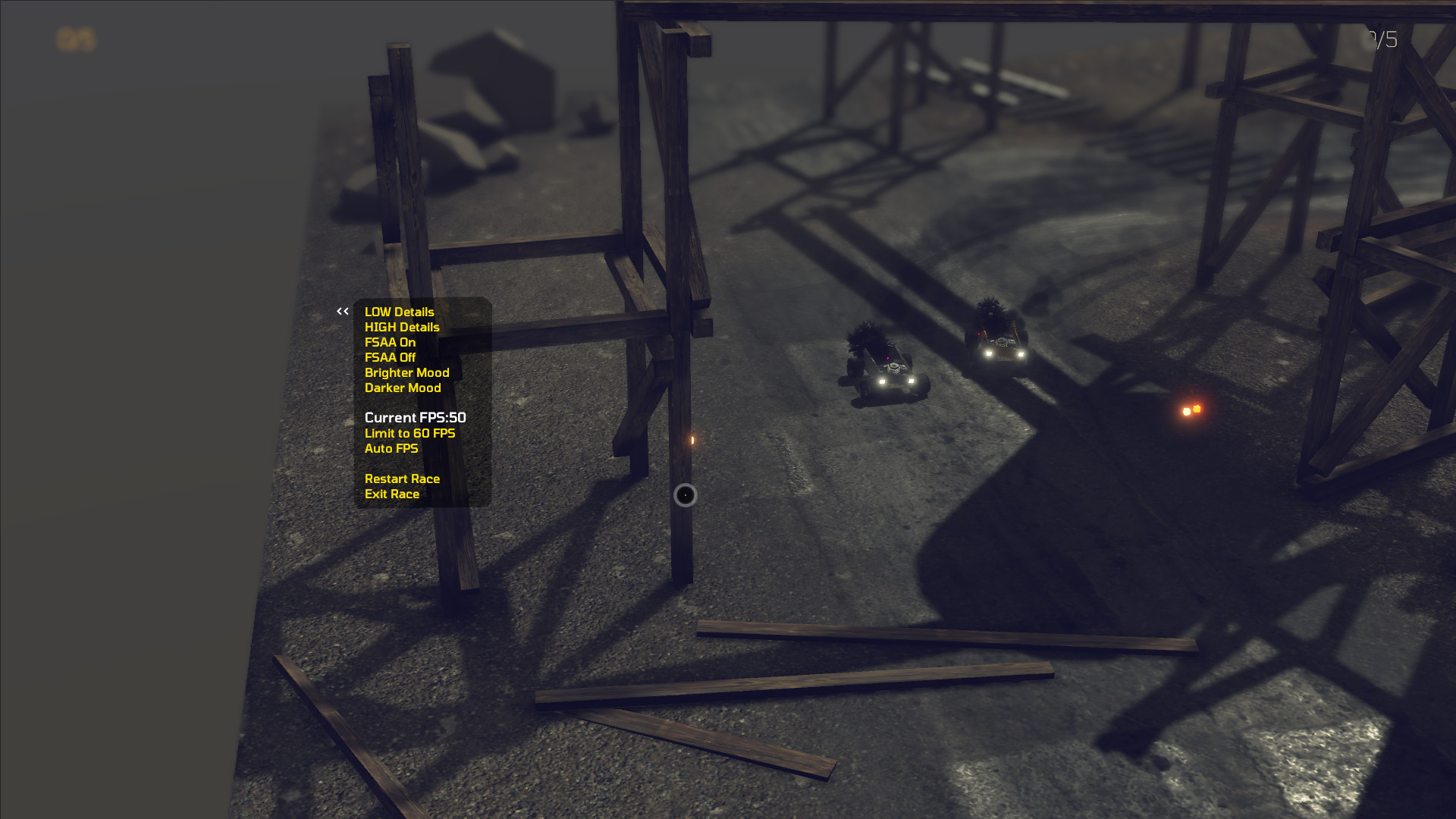The height and width of the screenshot is (819, 1456).
Task: Switch lighting to Brighter Mood
Action: (x=407, y=372)
